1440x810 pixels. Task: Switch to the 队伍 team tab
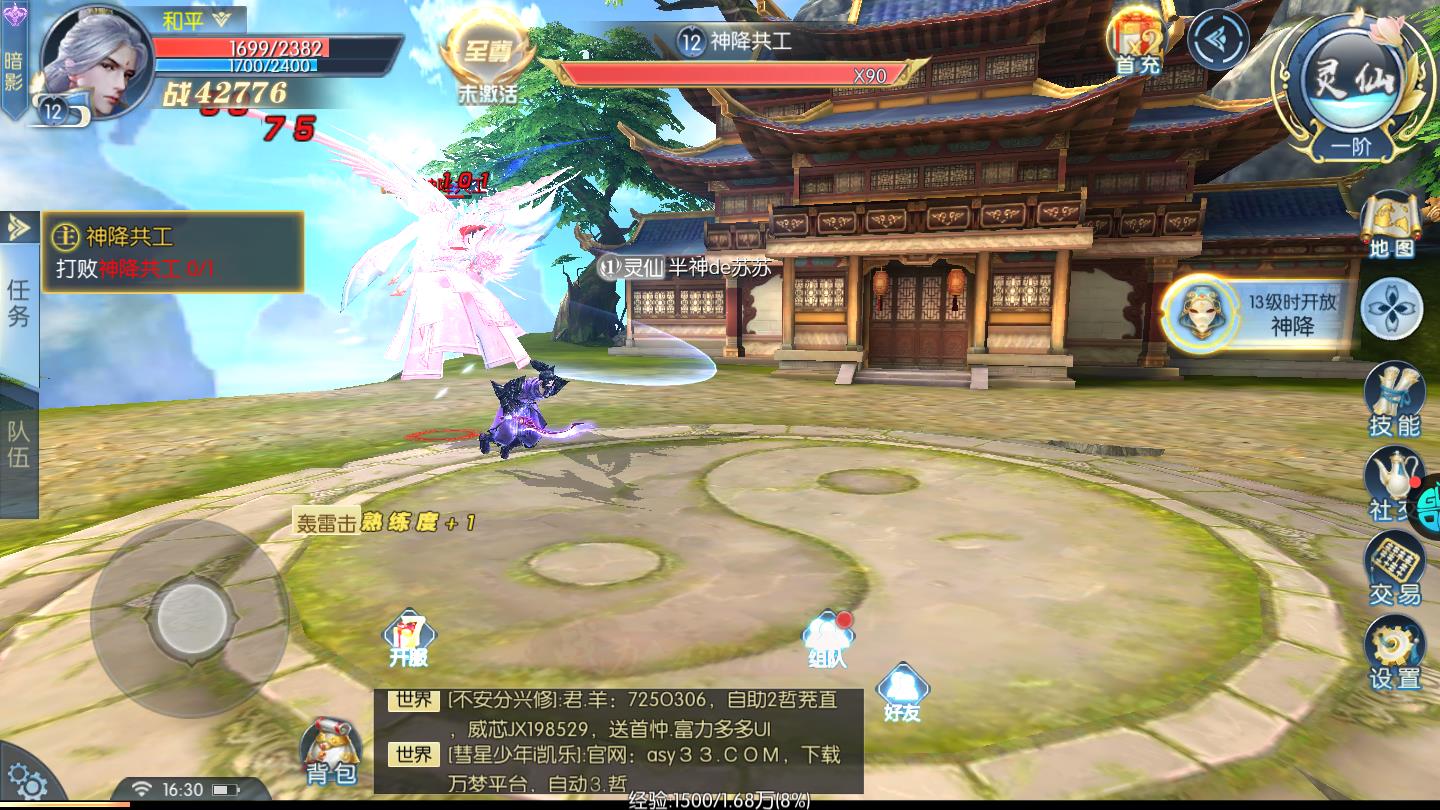tap(19, 445)
